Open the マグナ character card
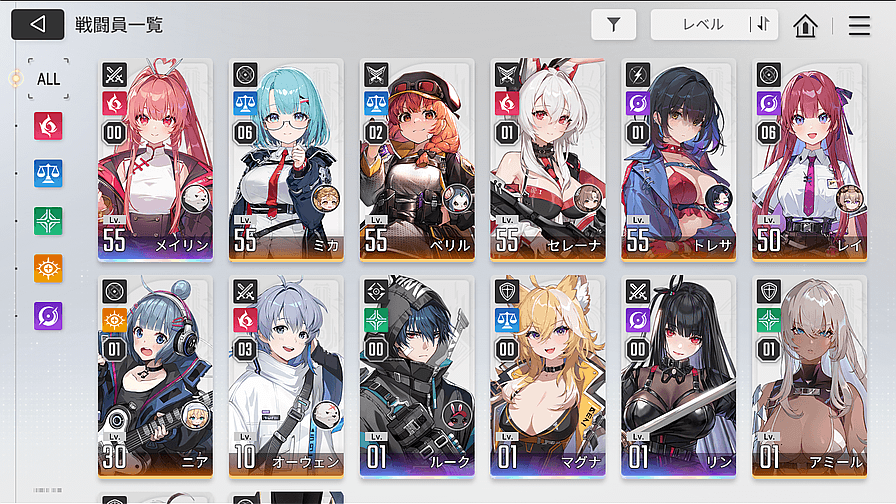 (548, 377)
